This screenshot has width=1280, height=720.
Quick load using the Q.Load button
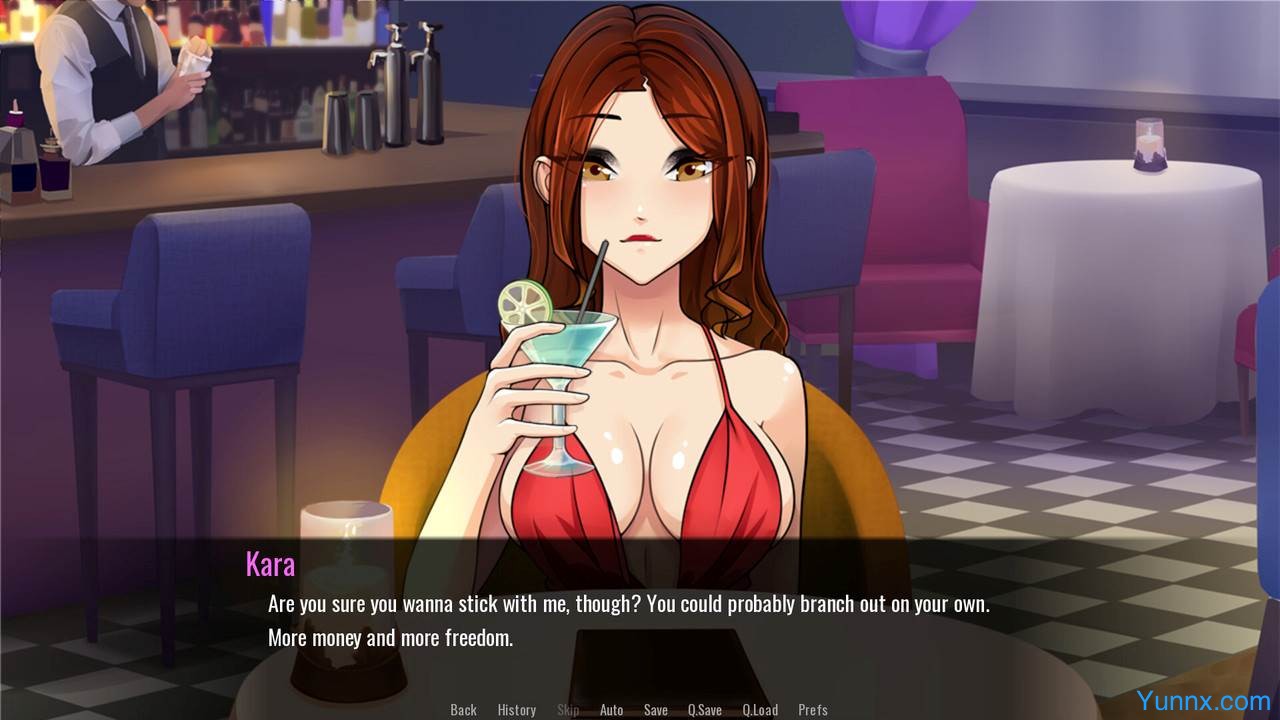coord(760,710)
